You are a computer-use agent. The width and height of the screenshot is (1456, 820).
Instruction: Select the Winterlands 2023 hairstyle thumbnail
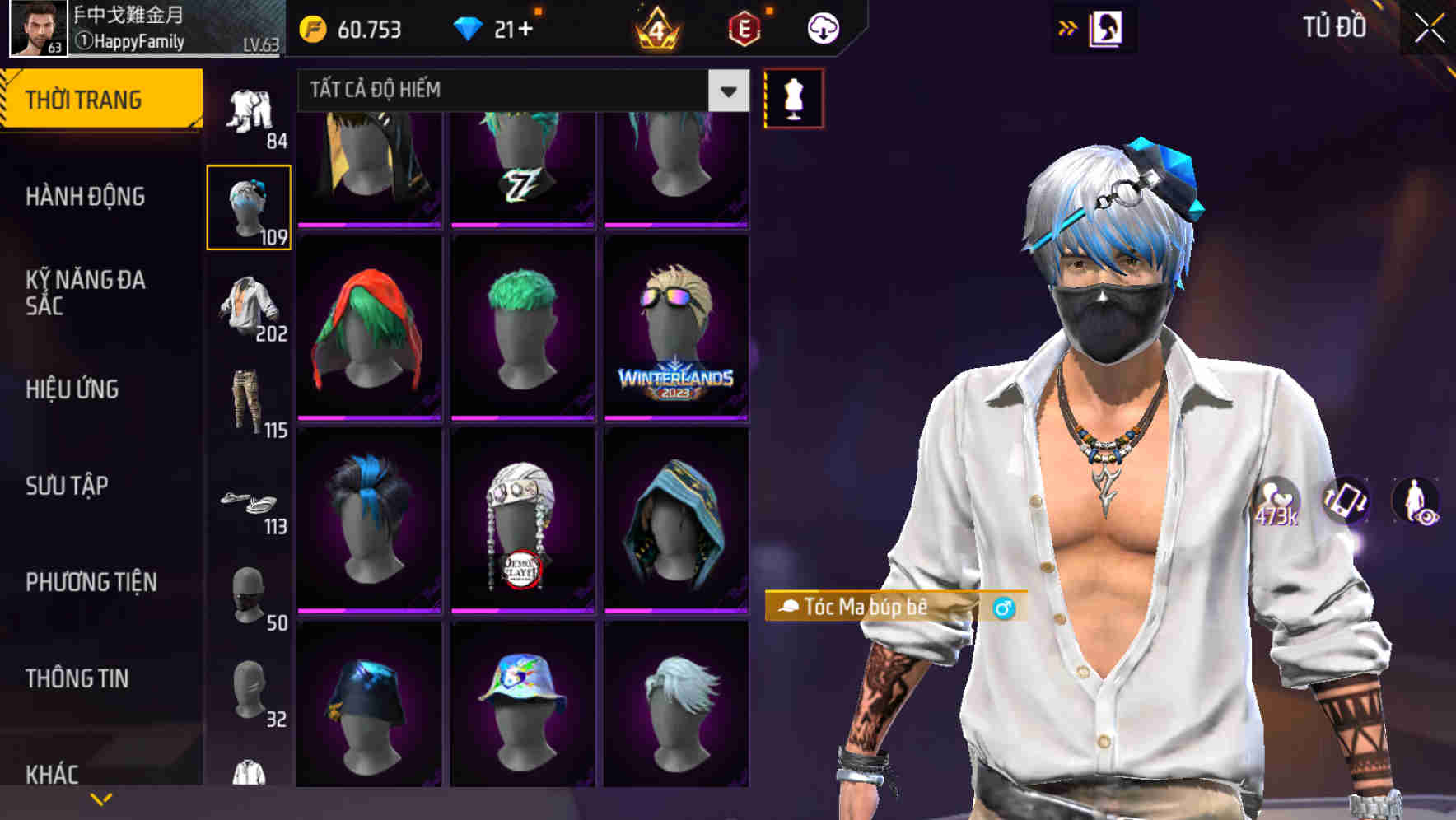(x=677, y=328)
